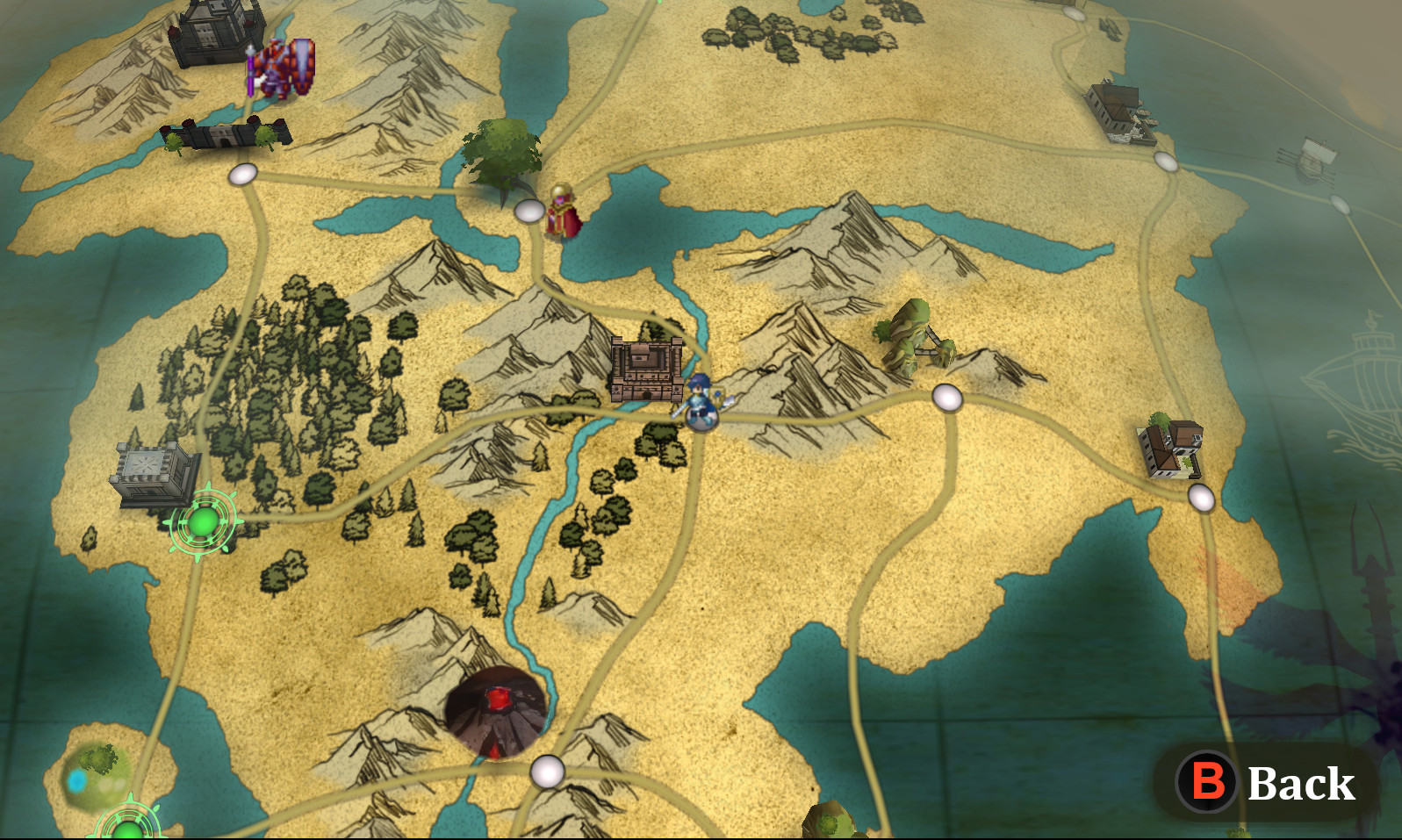Screen dimensions: 1402x840
Task: Select the blue-haired lord marker at the castle
Action: (699, 403)
